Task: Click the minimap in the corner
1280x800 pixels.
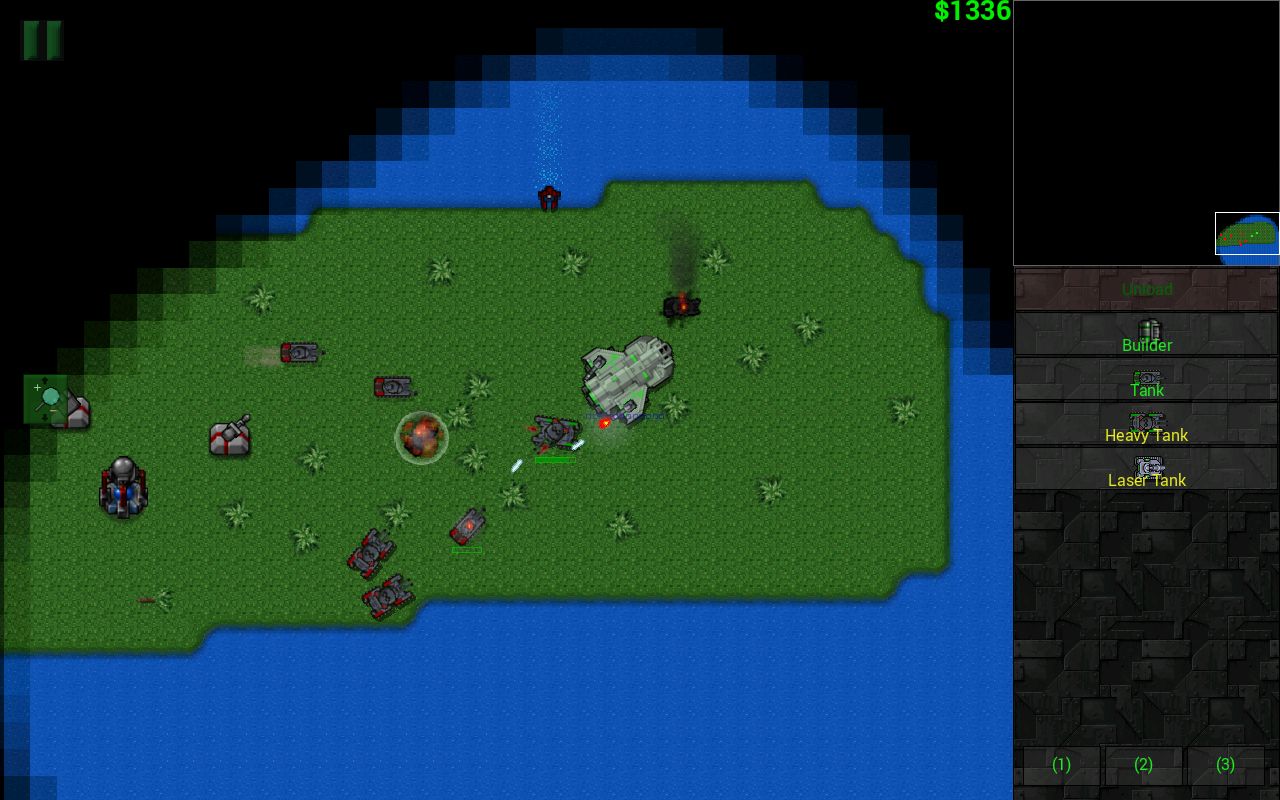Action: point(1146,133)
